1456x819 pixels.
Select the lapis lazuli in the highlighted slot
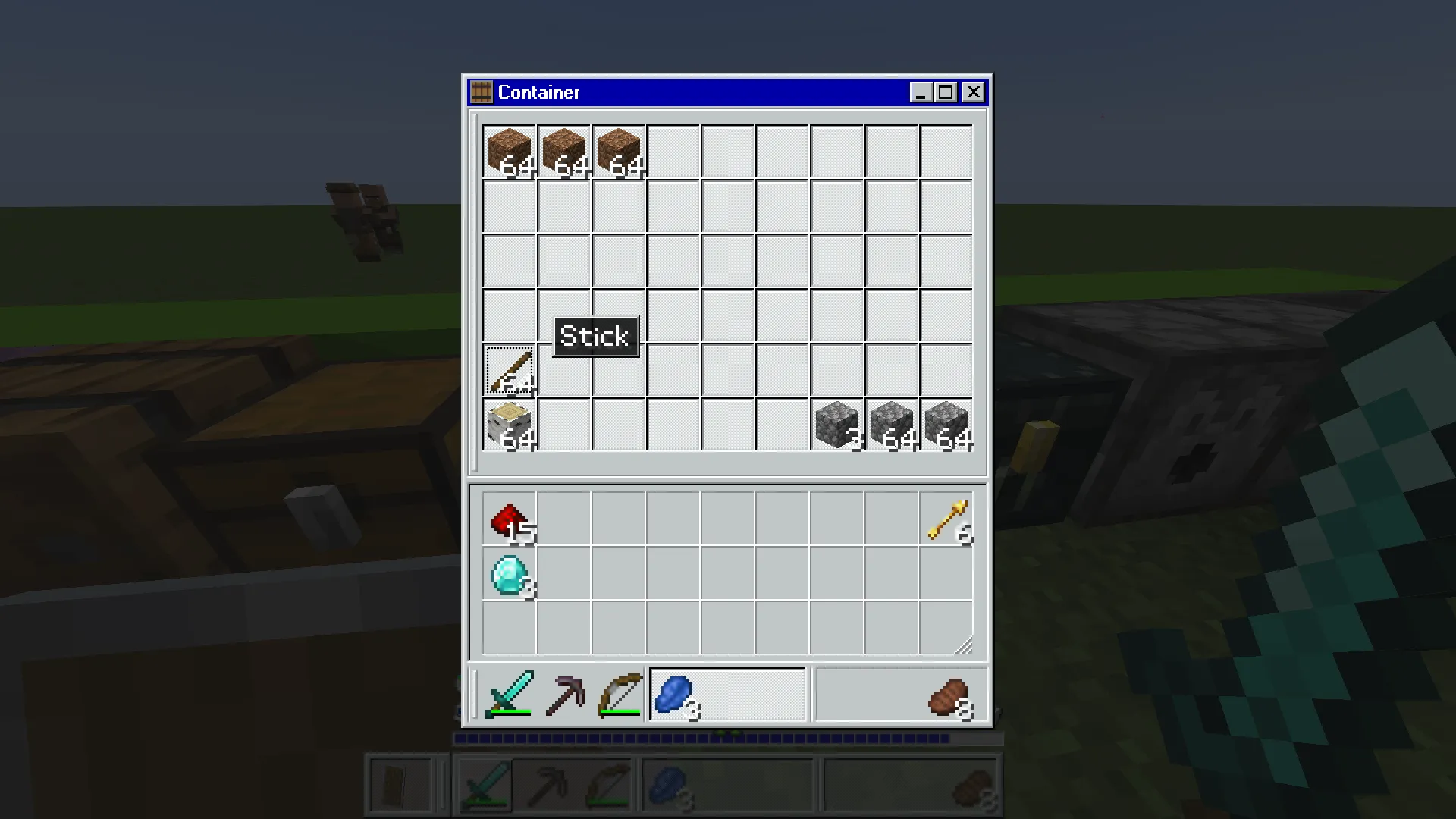click(675, 694)
